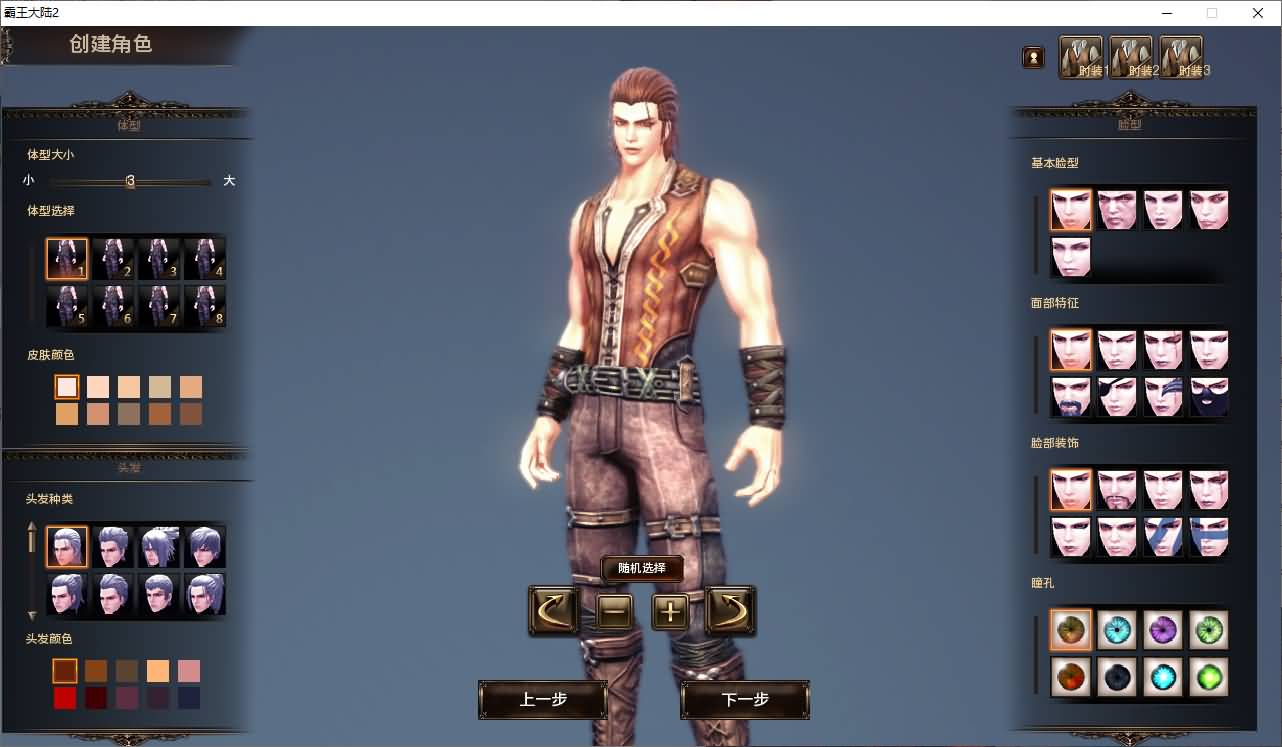Choose the second hairstyle under 头发种类
The height and width of the screenshot is (747, 1282).
tap(113, 548)
